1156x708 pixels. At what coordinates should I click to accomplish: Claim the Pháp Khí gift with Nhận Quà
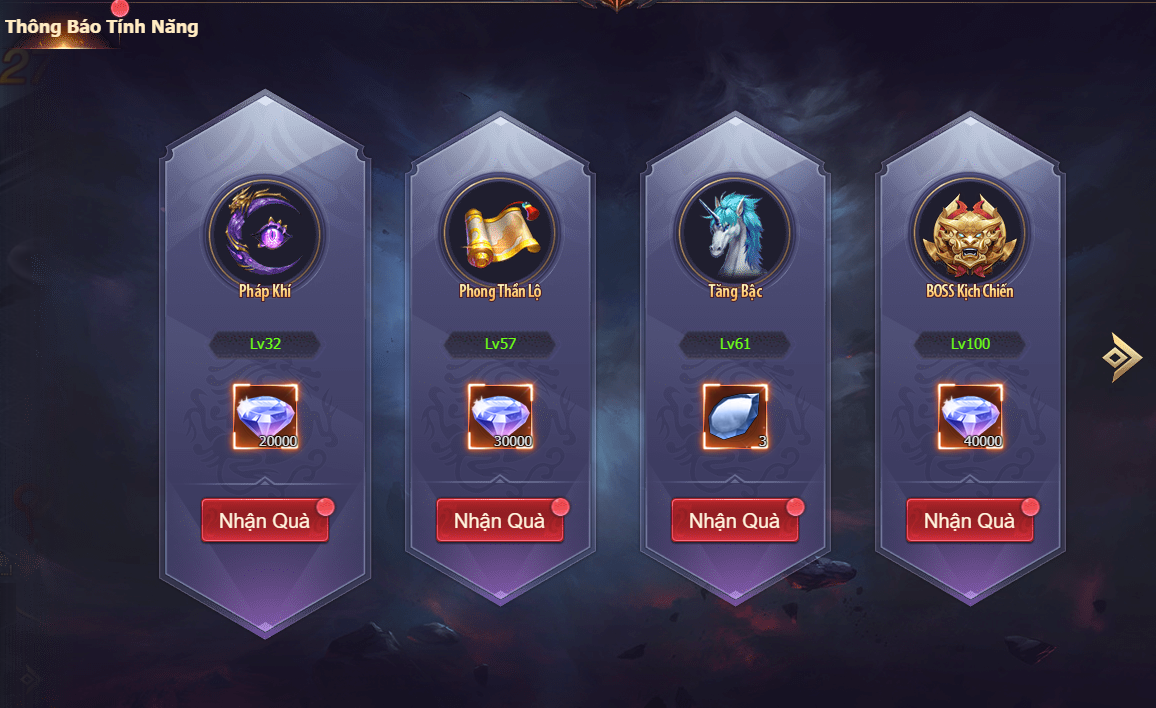click(265, 521)
